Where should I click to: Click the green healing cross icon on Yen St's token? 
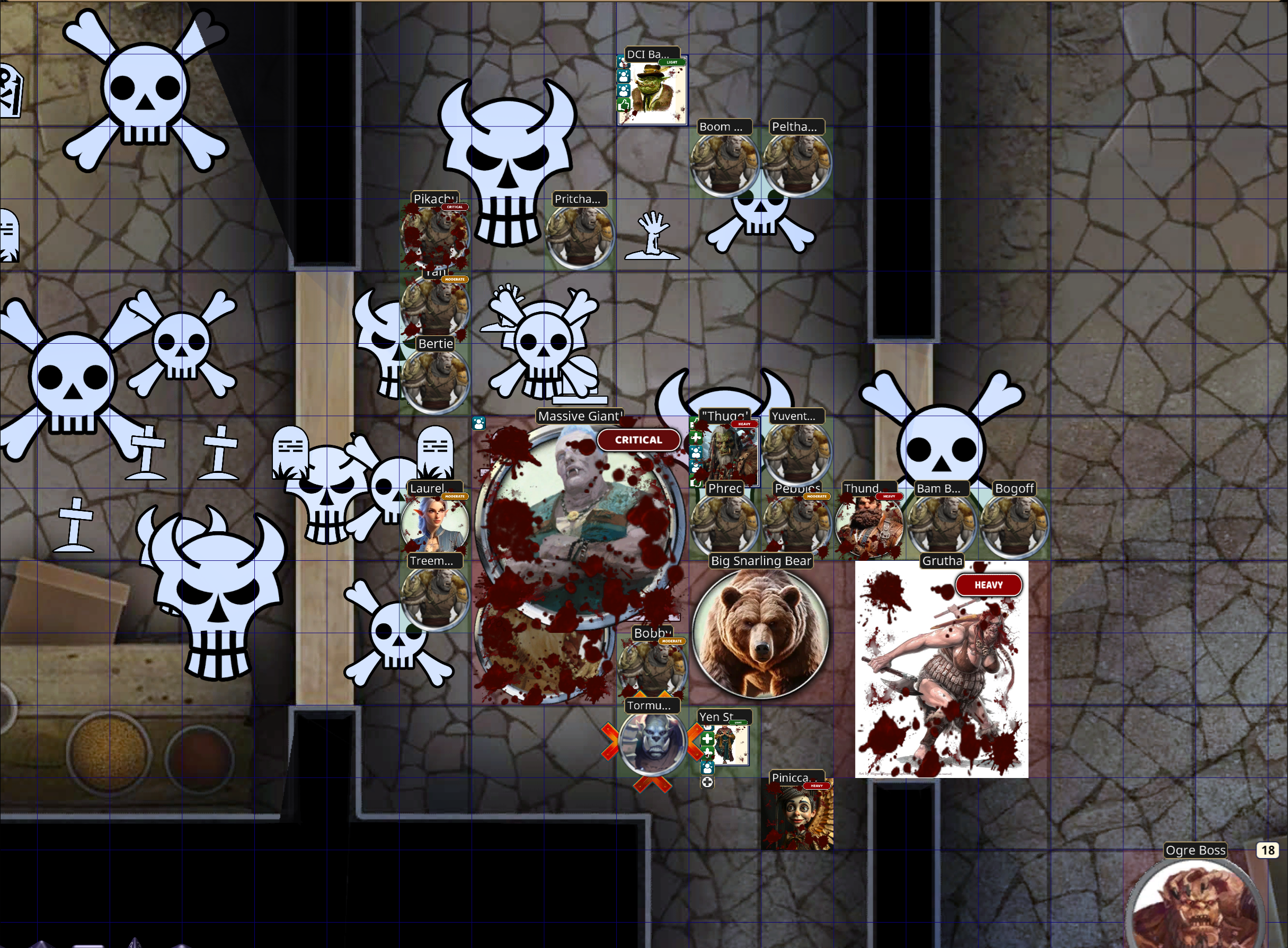[x=708, y=740]
